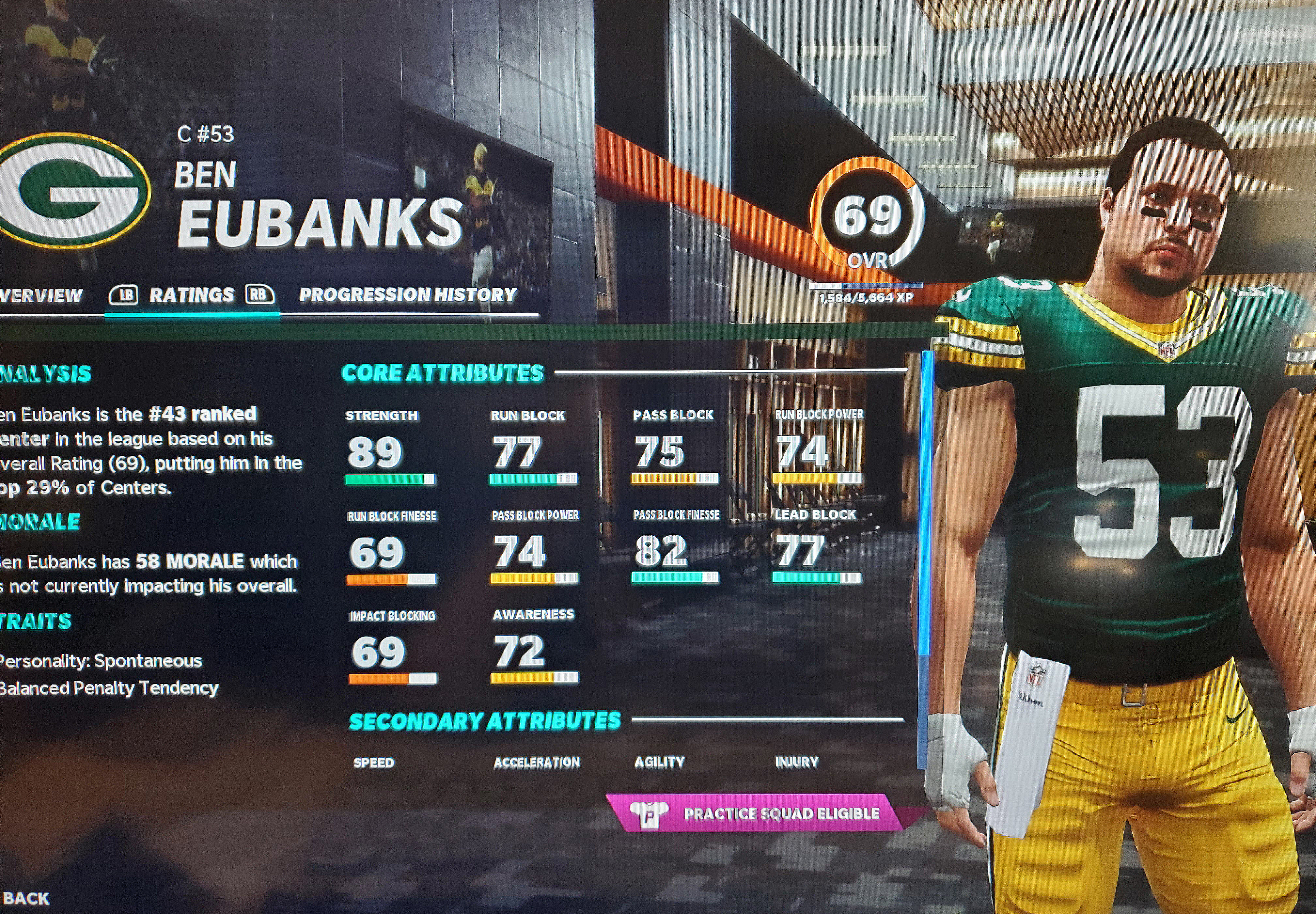
Task: Go back using the Back button
Action: tap(26, 899)
